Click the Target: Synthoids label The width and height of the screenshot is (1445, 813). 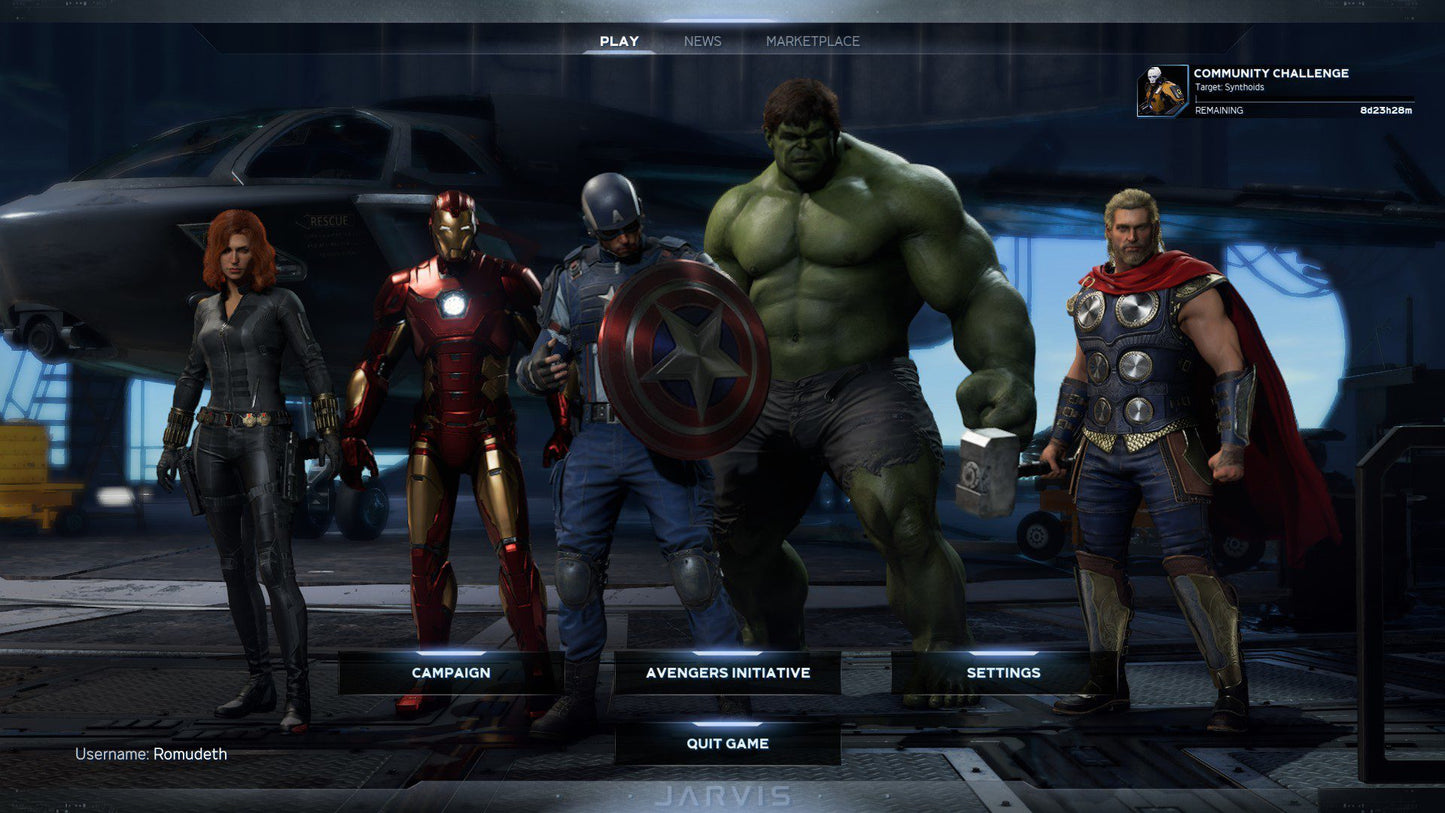pyautogui.click(x=1229, y=87)
